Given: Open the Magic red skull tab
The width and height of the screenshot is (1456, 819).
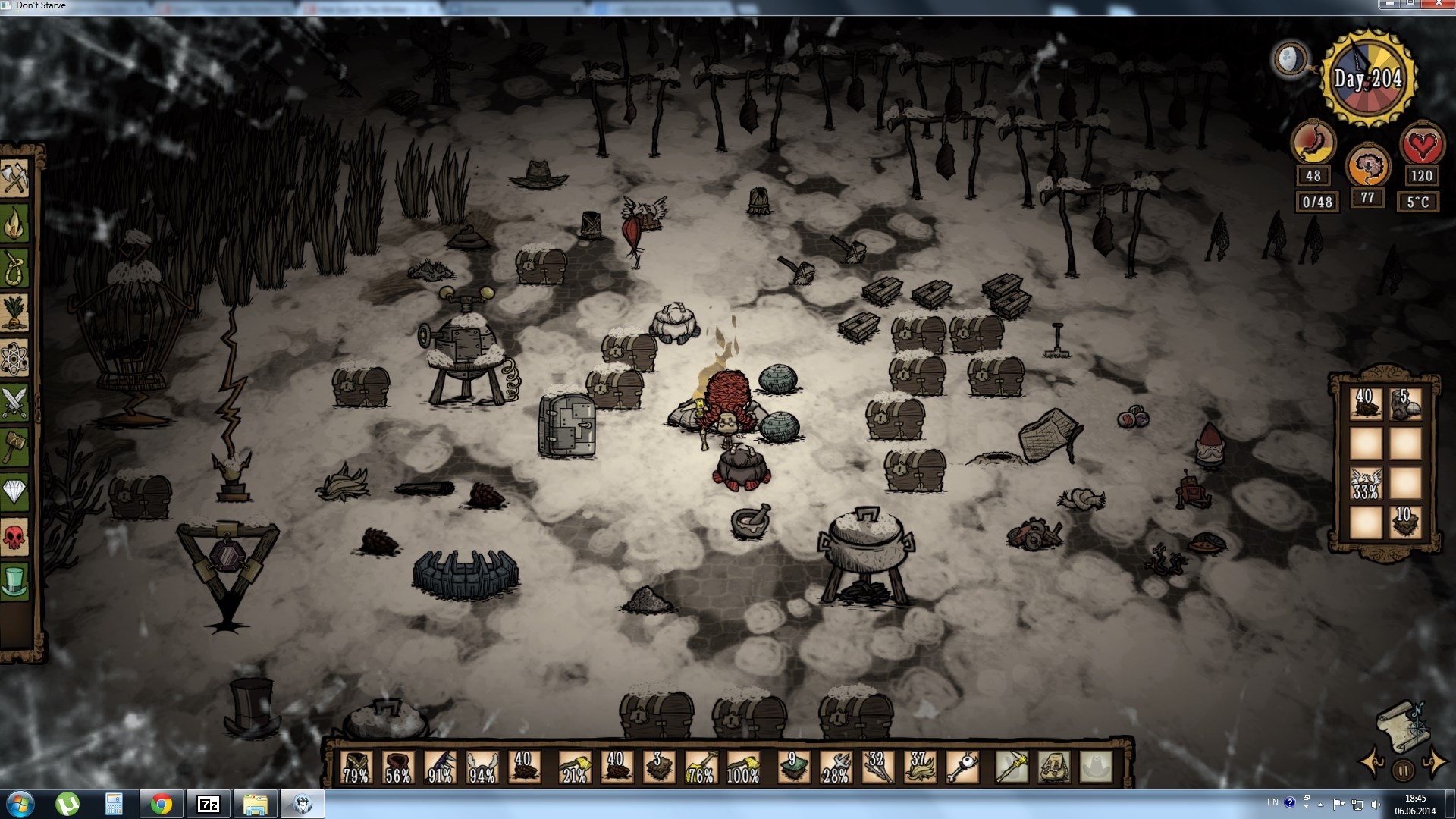Looking at the screenshot, I should pyautogui.click(x=15, y=537).
